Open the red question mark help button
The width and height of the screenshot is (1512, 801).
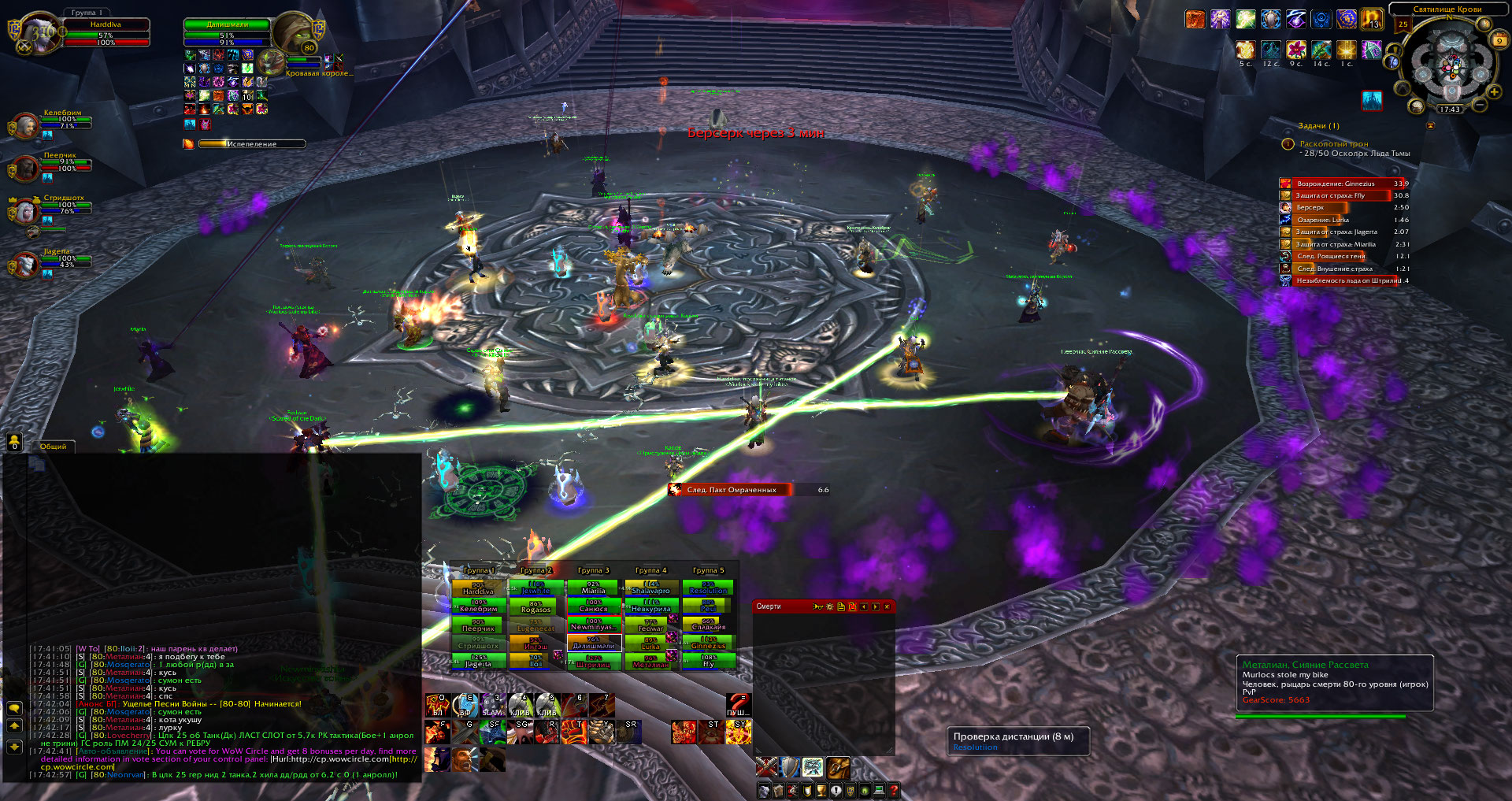894,791
